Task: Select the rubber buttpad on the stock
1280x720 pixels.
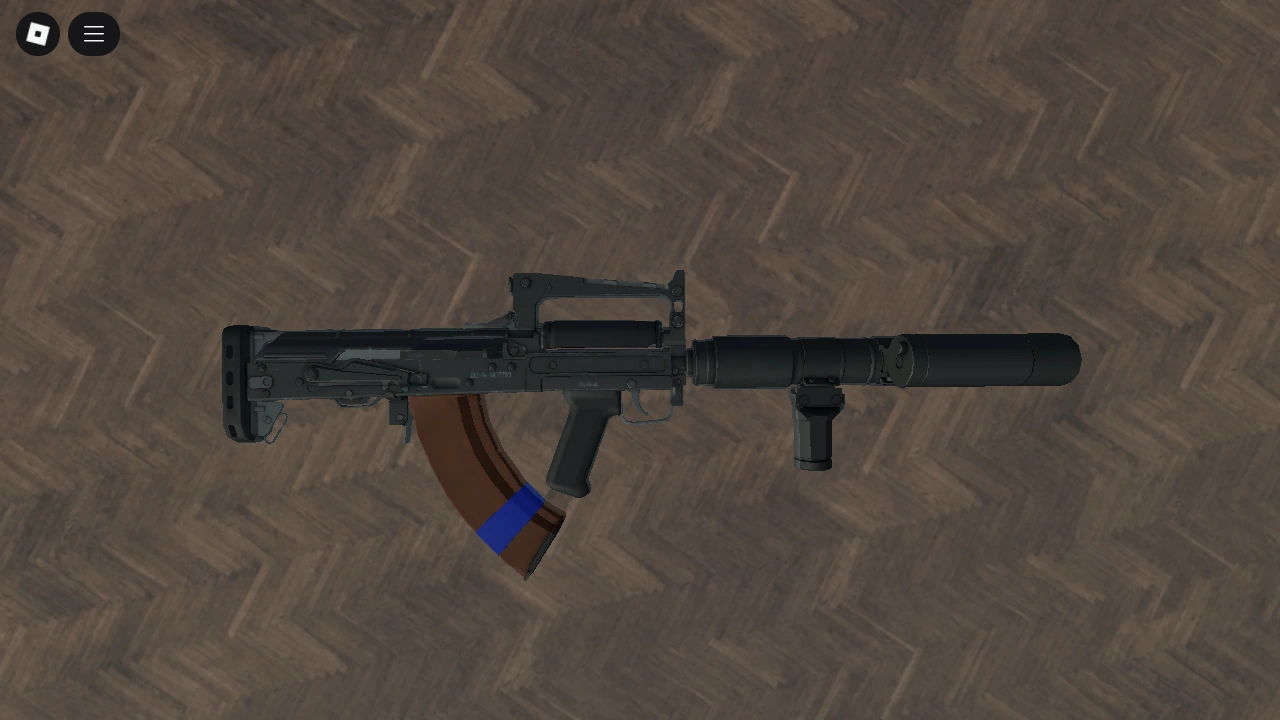Action: pyautogui.click(x=233, y=378)
